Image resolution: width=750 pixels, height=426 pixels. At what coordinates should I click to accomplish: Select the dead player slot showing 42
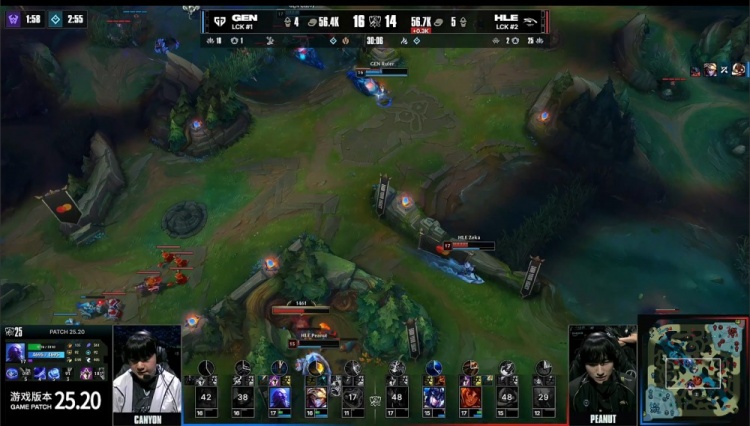(207, 396)
